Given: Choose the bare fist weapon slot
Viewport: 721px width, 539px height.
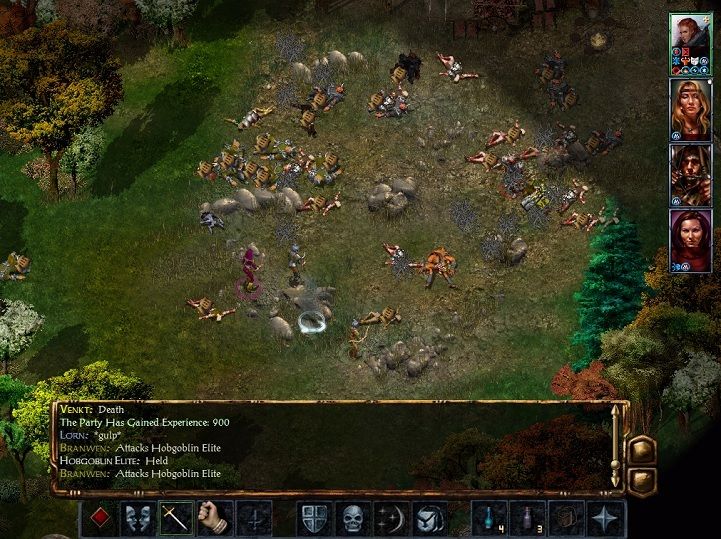Looking at the screenshot, I should 215,519.
